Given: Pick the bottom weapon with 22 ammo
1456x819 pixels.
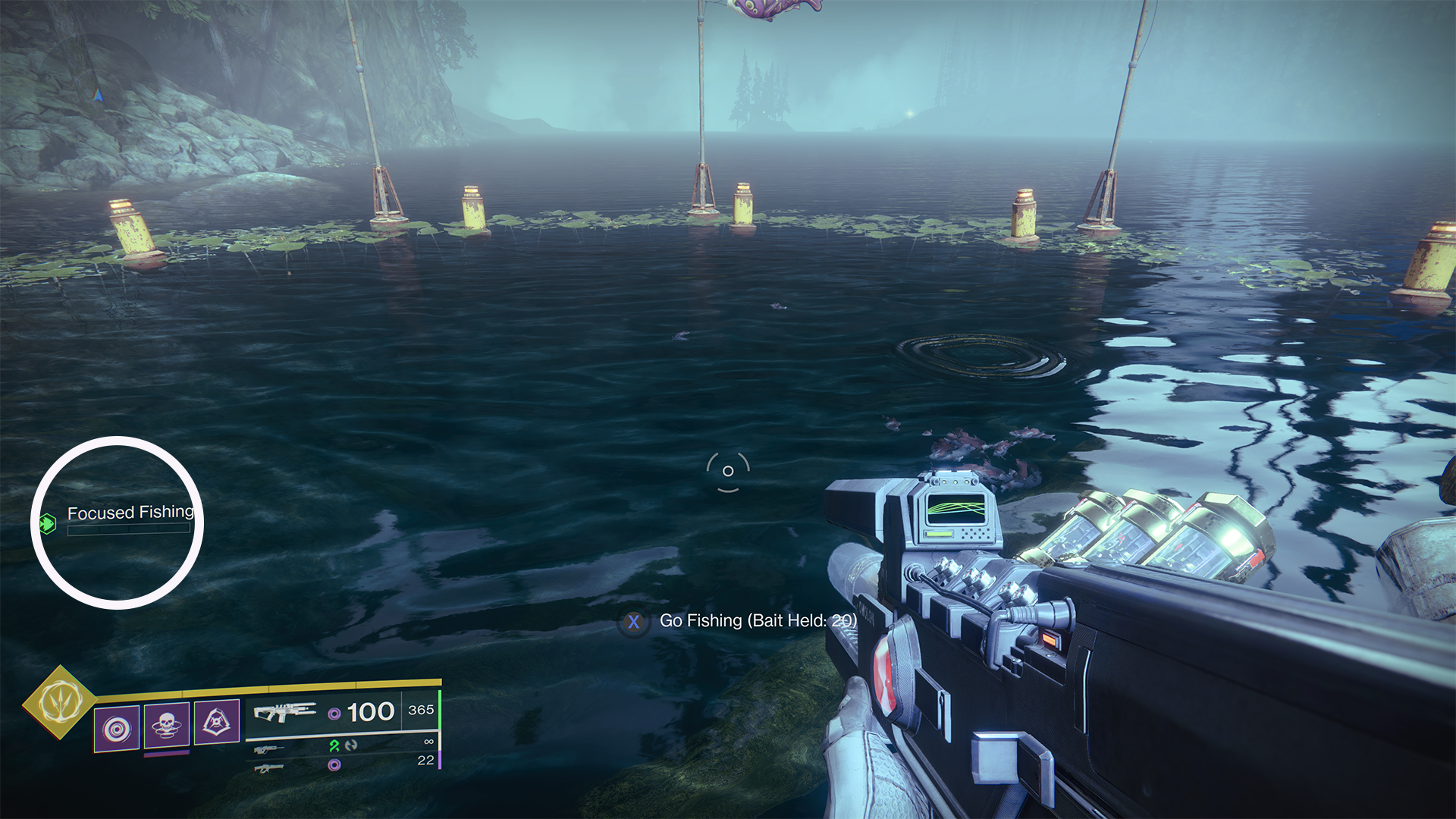Looking at the screenshot, I should (x=269, y=768).
